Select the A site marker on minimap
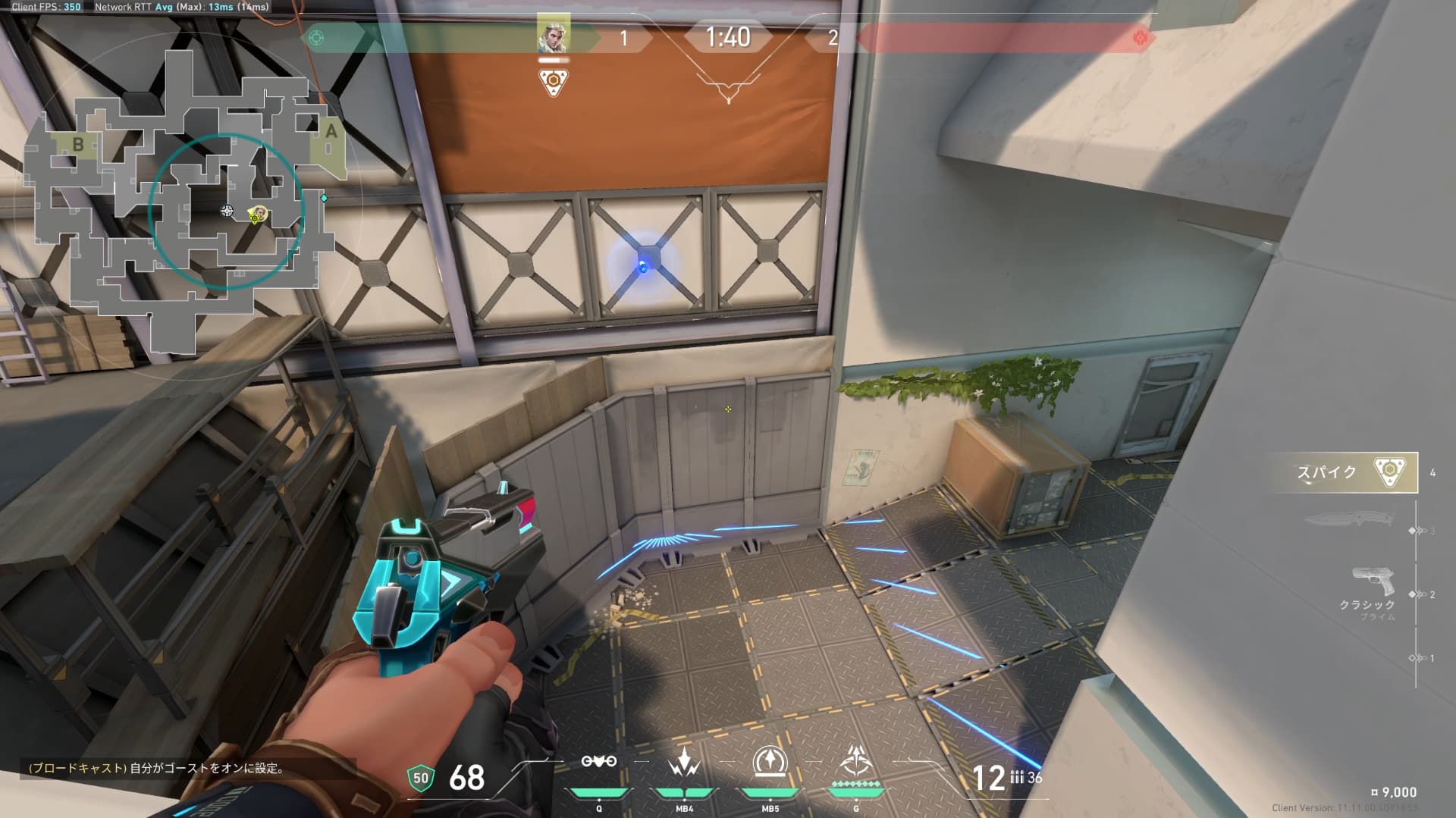Image resolution: width=1456 pixels, height=818 pixels. [x=331, y=131]
